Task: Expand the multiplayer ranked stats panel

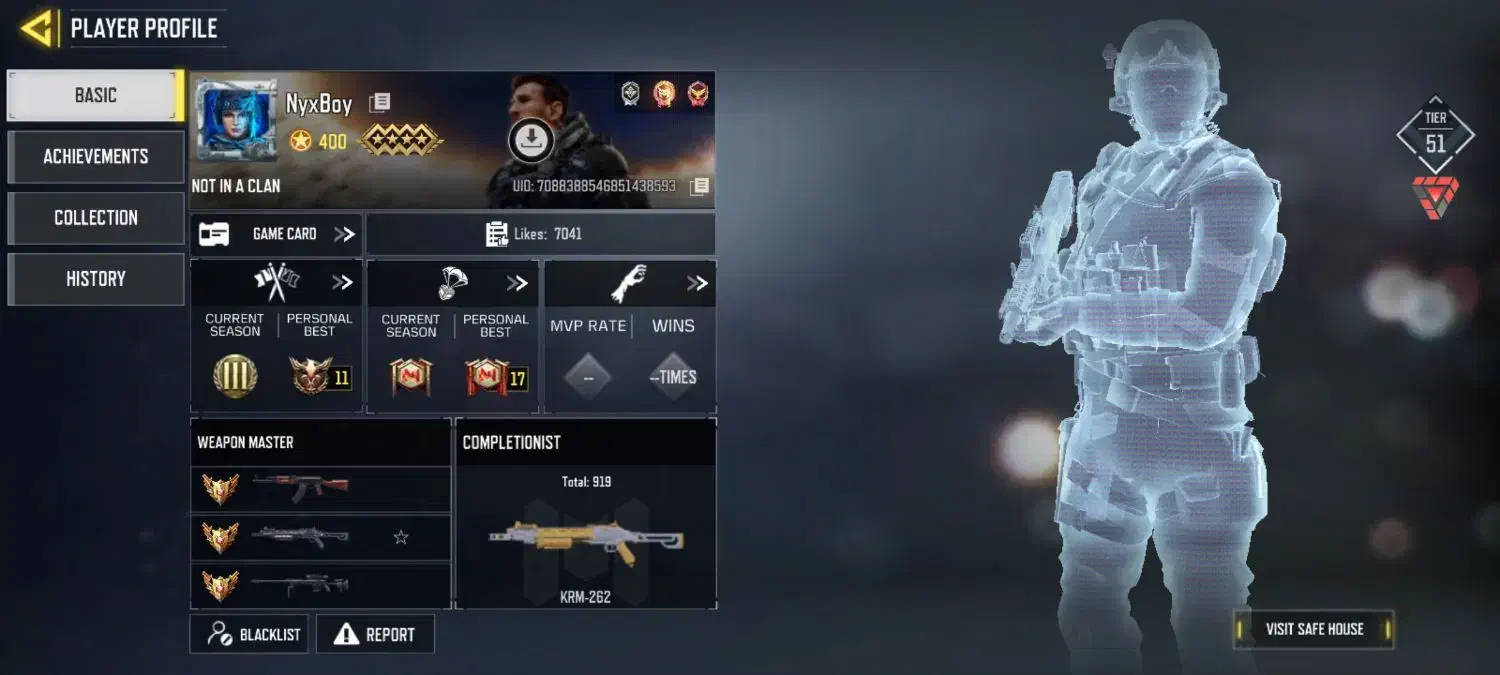Action: [x=342, y=283]
